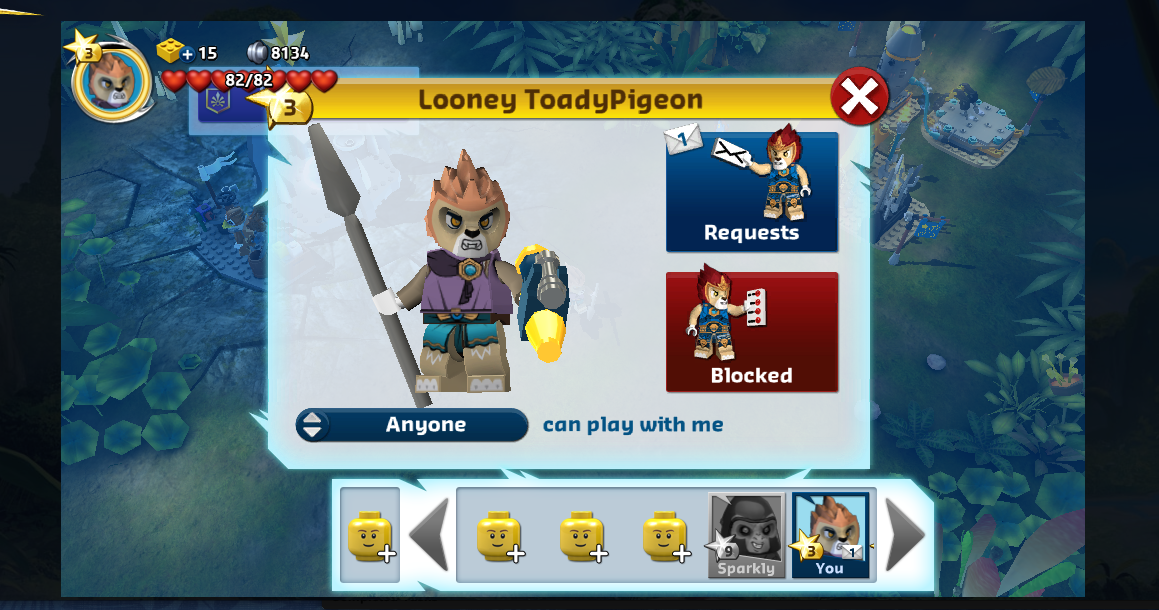Close the Looney ToadyPigeon profile panel
The width and height of the screenshot is (1159, 610).
[859, 97]
